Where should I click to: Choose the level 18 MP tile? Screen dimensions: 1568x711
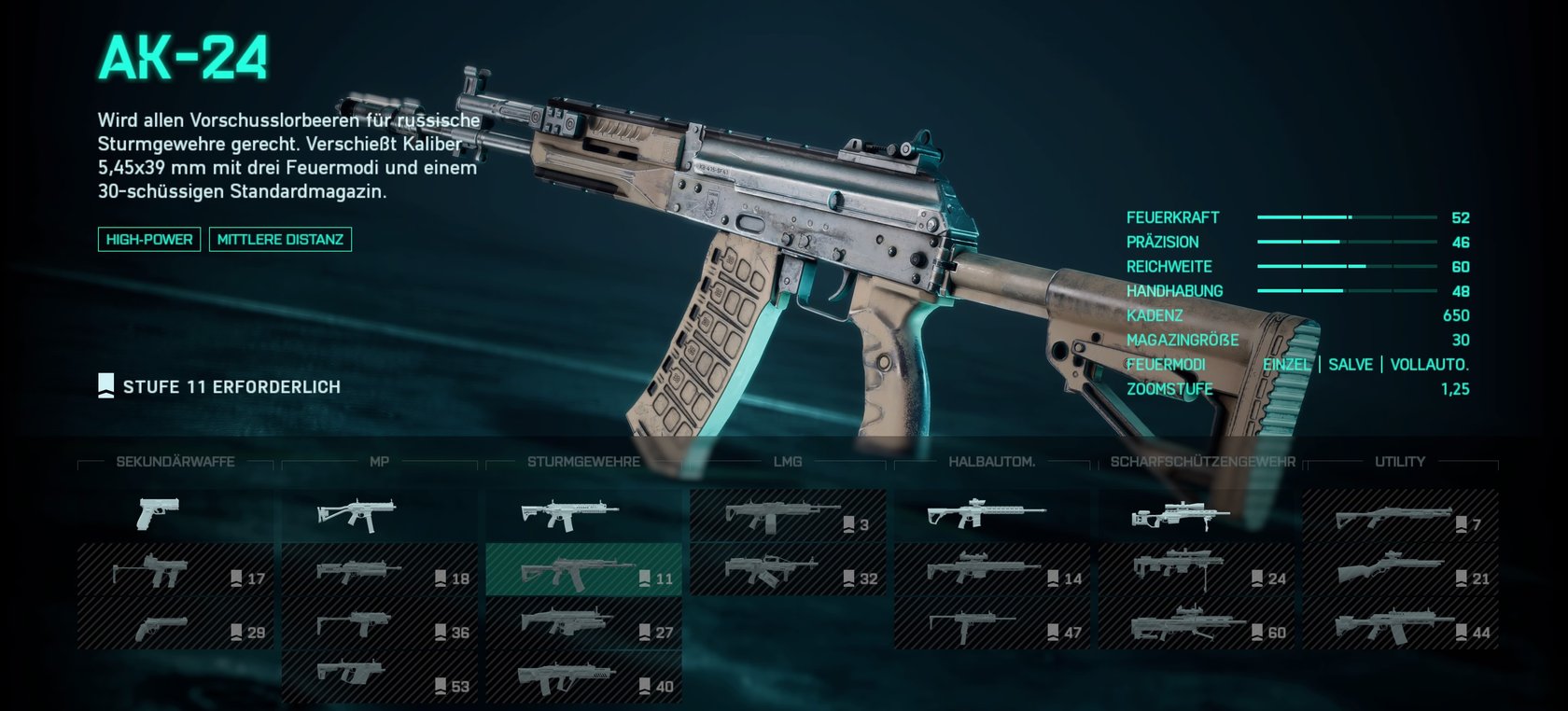[379, 569]
